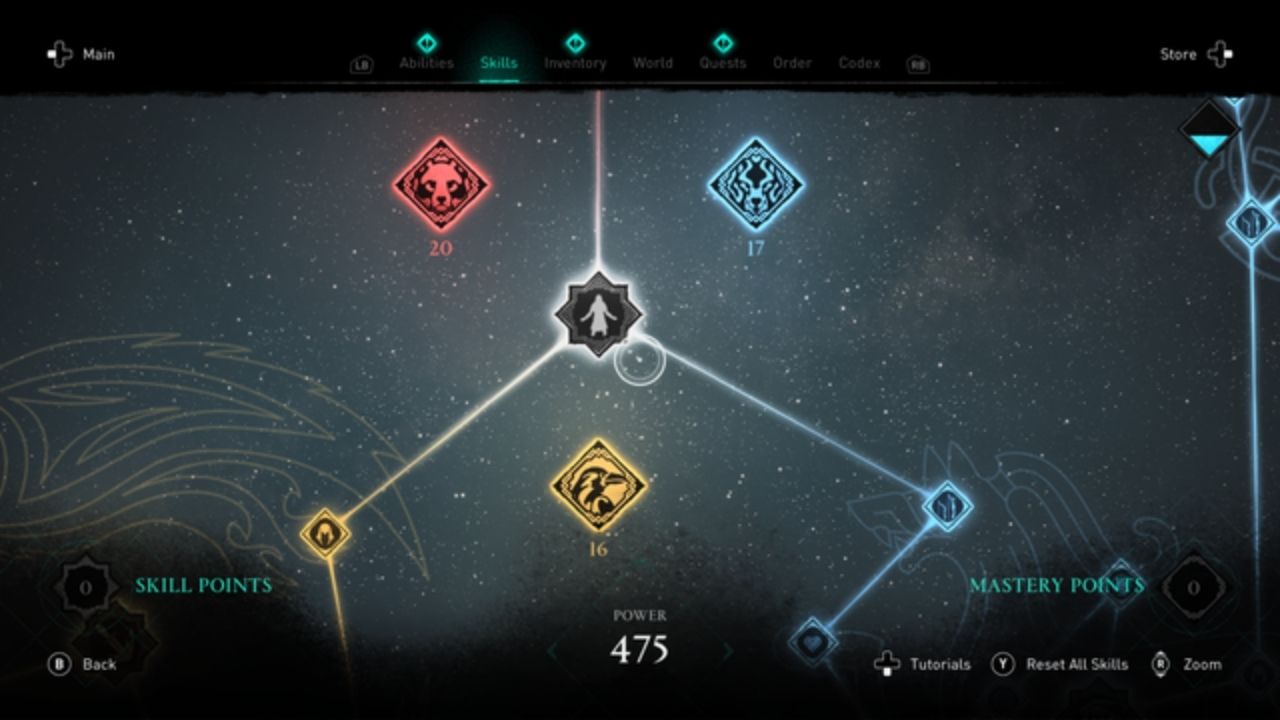
Task: Select the red bear skill tree icon
Action: click(441, 185)
